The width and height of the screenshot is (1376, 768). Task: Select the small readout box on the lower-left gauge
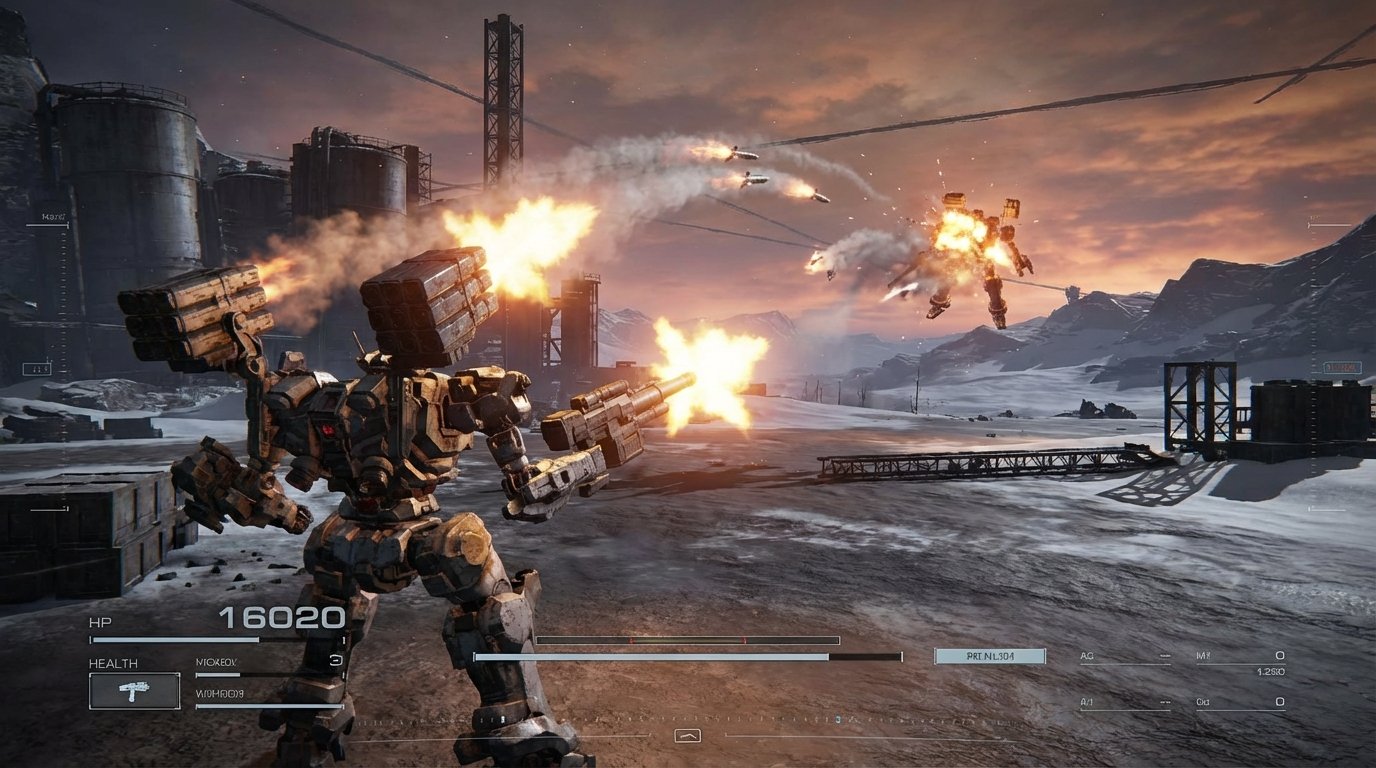point(37,367)
